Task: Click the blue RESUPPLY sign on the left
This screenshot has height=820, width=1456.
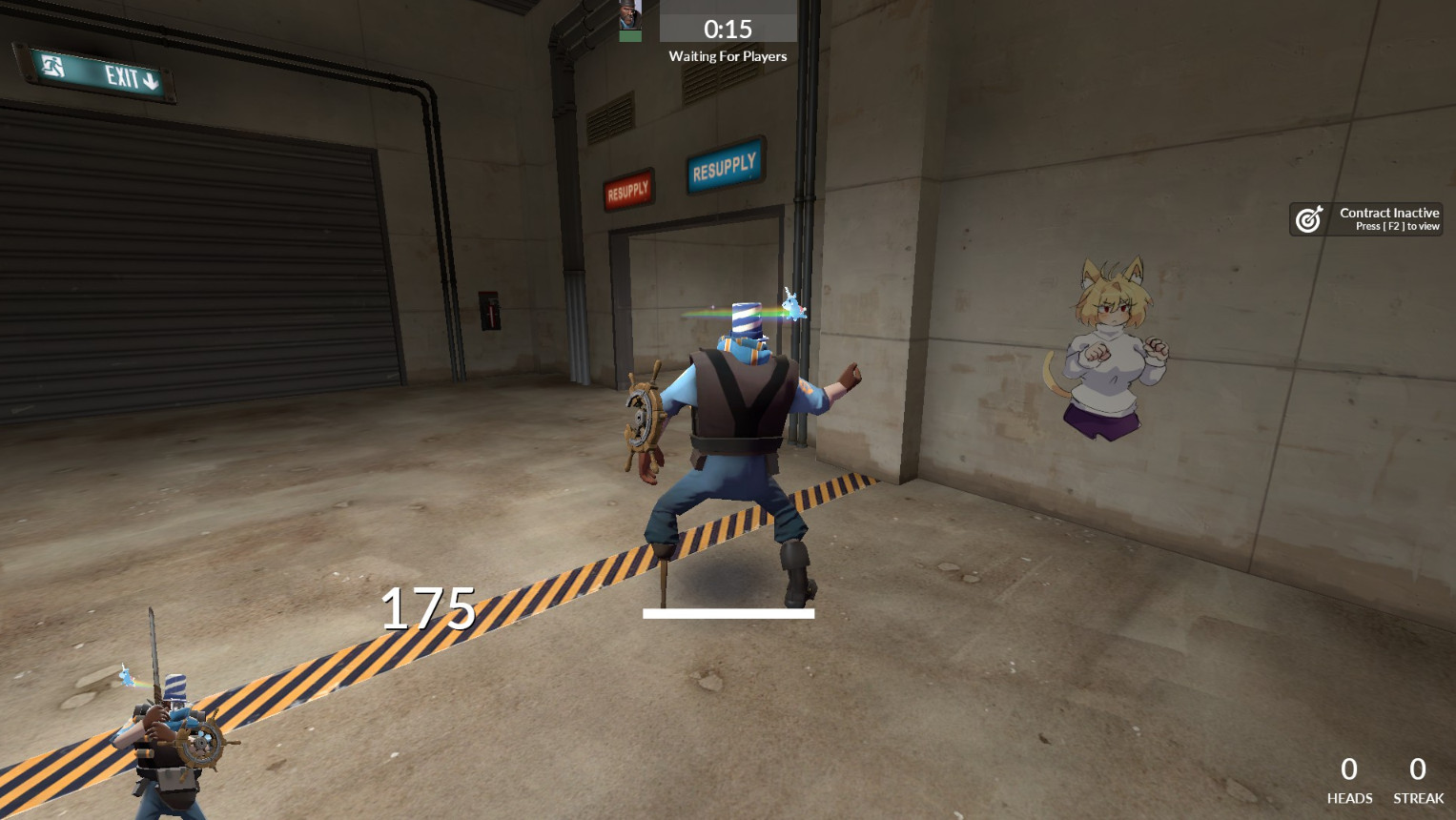Action: [724, 164]
